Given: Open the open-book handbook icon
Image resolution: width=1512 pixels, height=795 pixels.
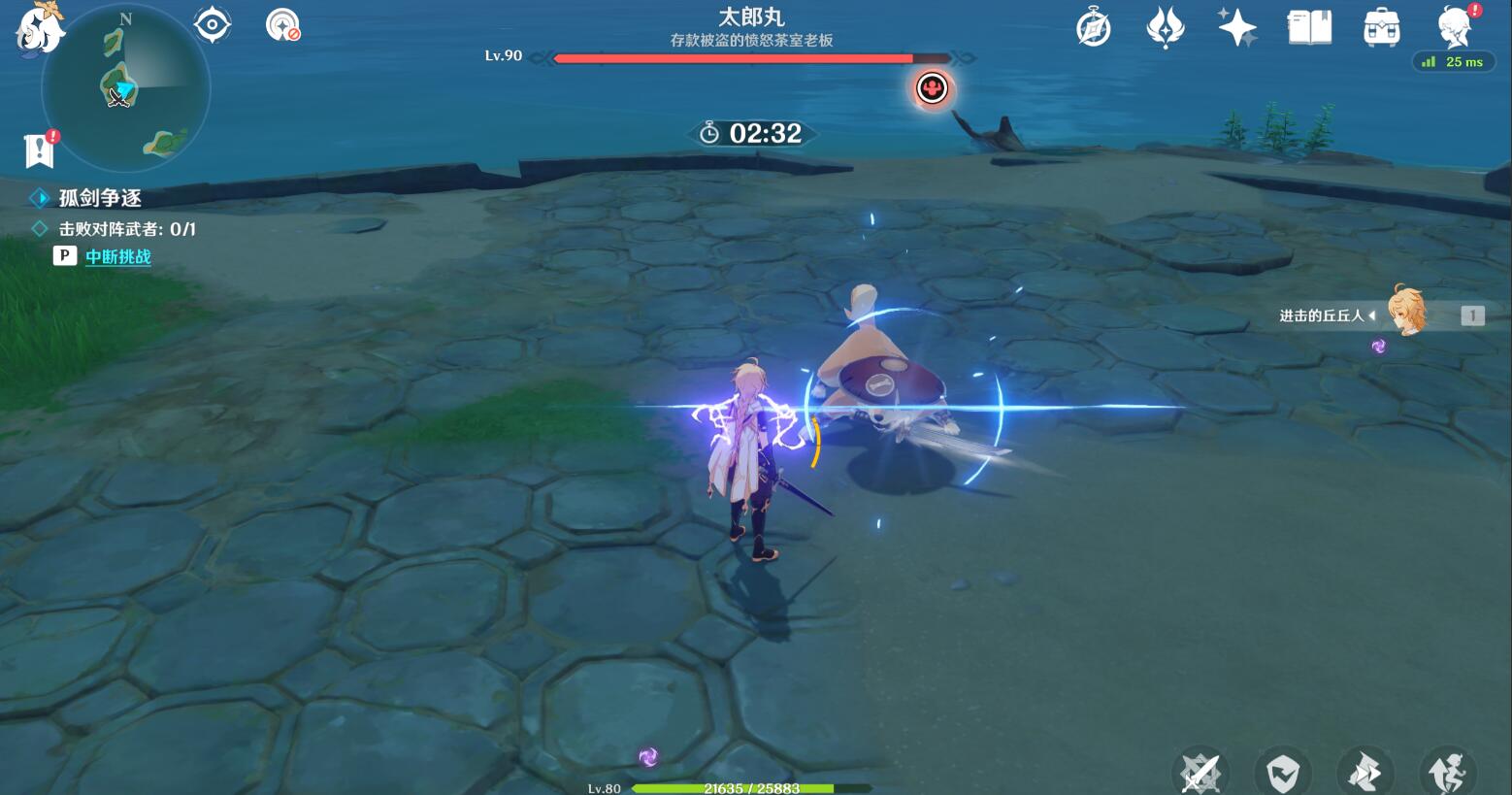Looking at the screenshot, I should (1309, 28).
